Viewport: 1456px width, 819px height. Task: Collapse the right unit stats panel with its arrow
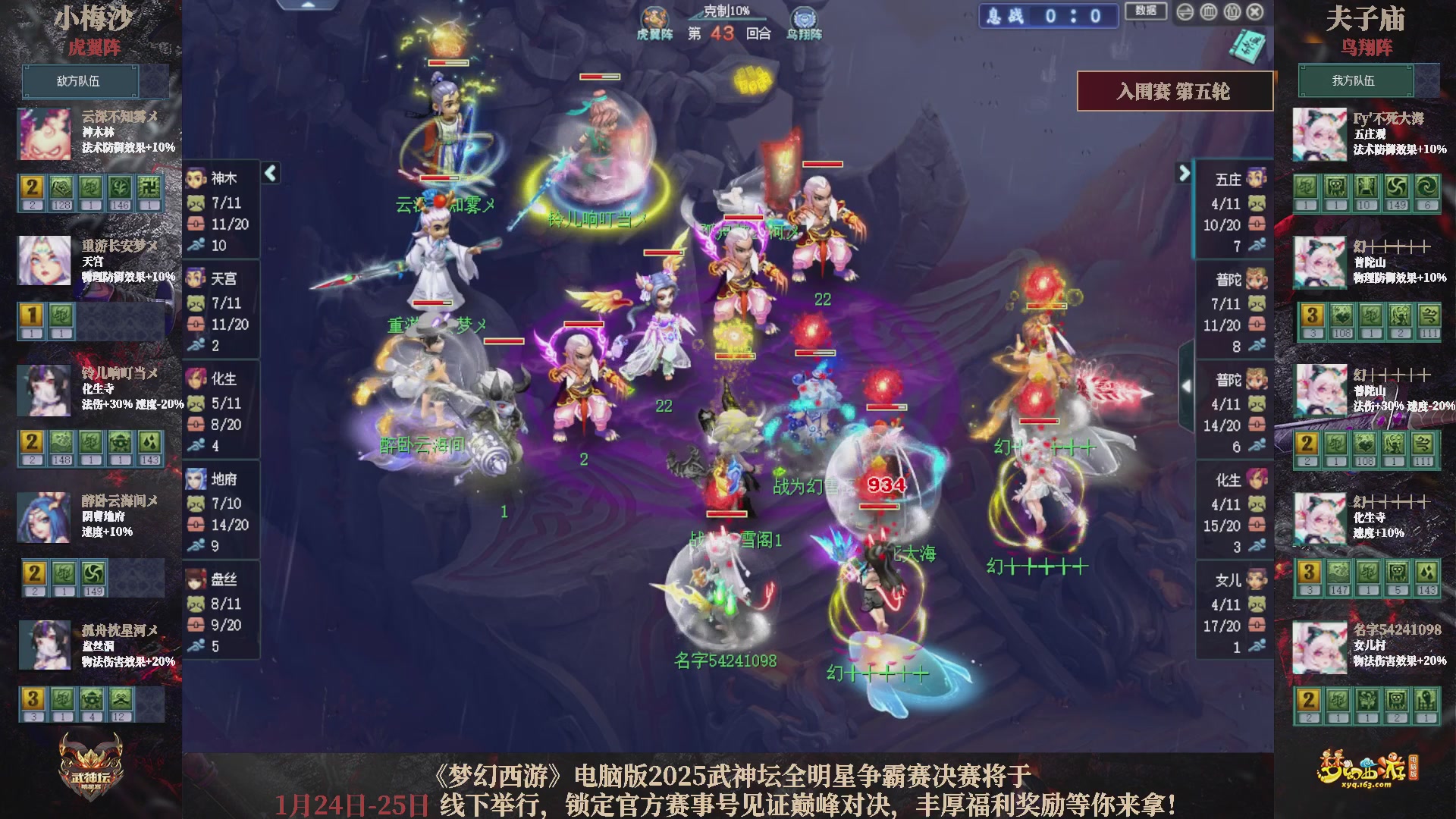coord(1185,173)
